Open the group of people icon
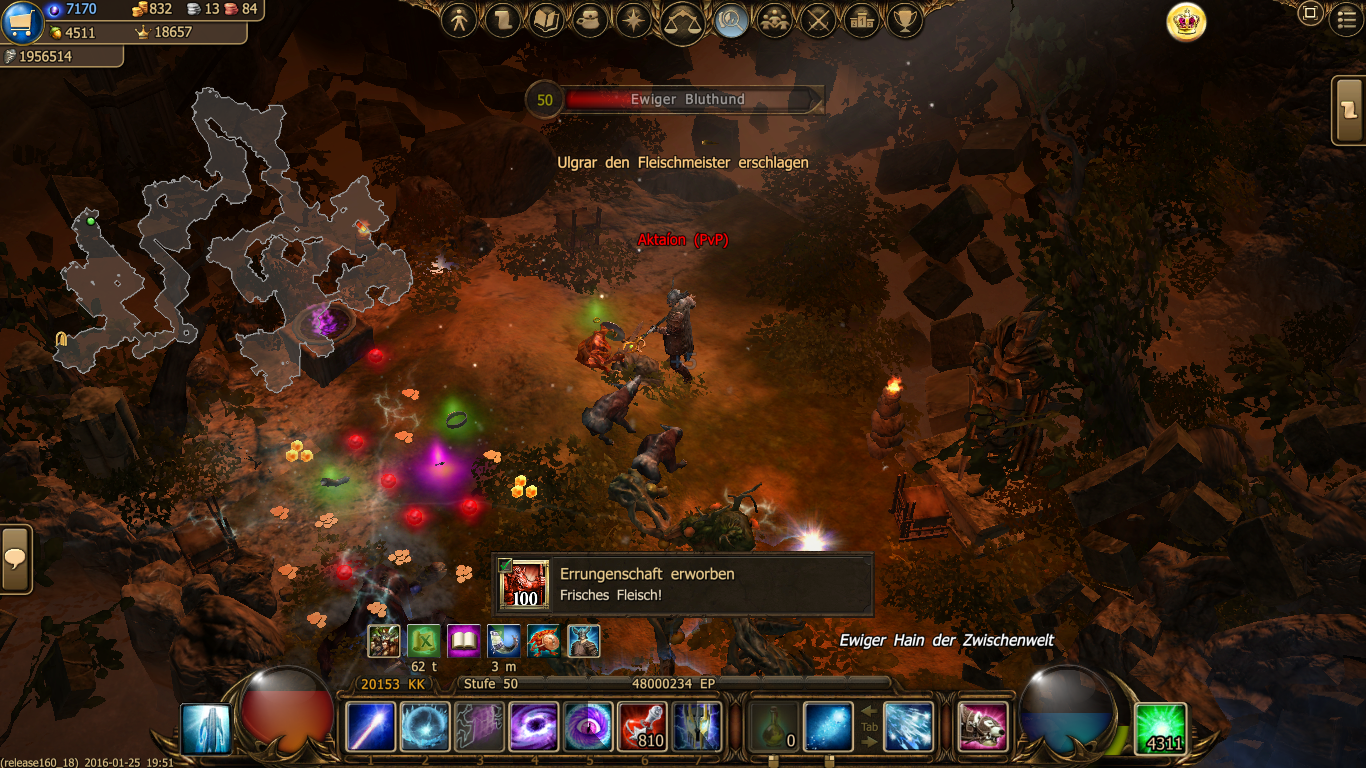This screenshot has height=768, width=1366. point(775,20)
